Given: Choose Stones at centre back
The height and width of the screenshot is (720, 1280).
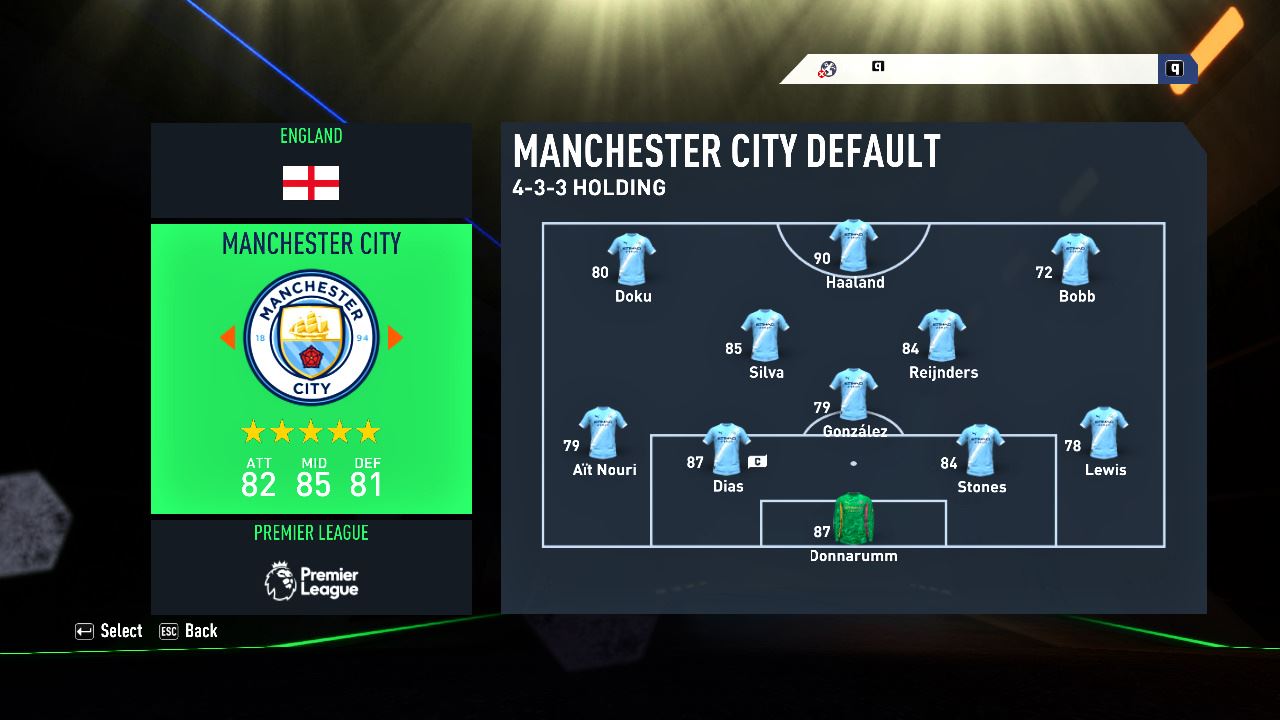Looking at the screenshot, I should click(x=980, y=450).
